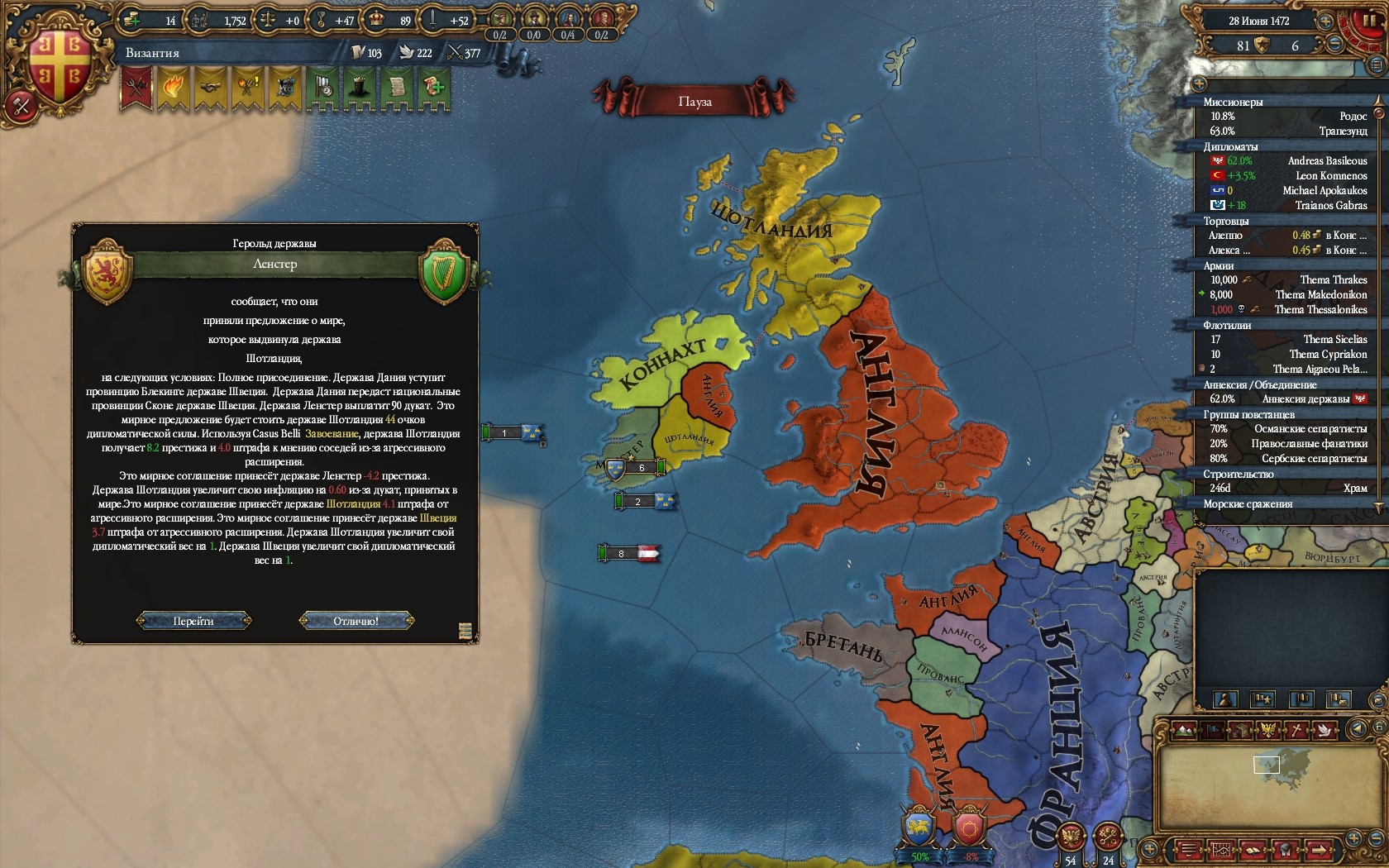
Task: Increase game speed with the plus button
Action: click(x=1325, y=21)
